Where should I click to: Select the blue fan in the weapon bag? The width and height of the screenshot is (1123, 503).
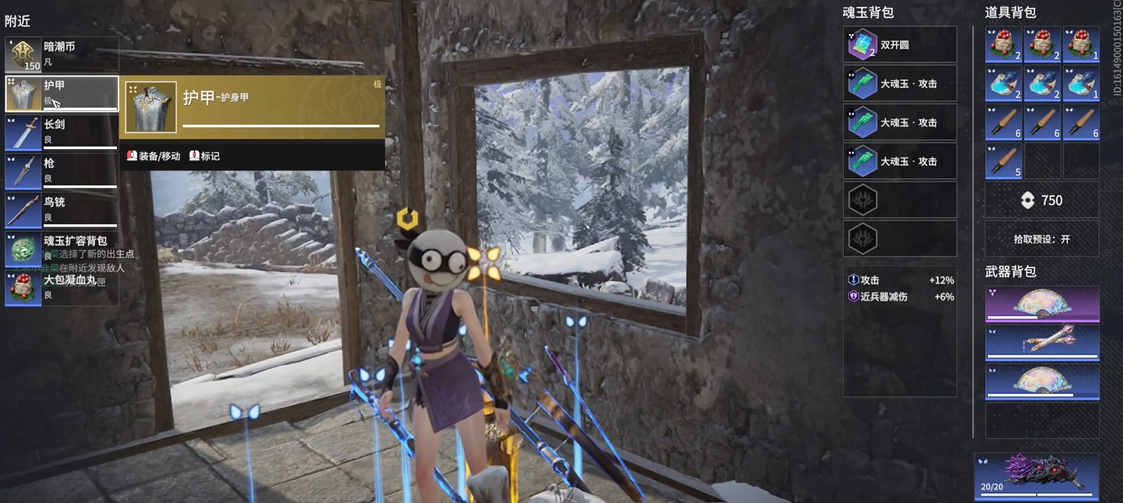point(1042,381)
